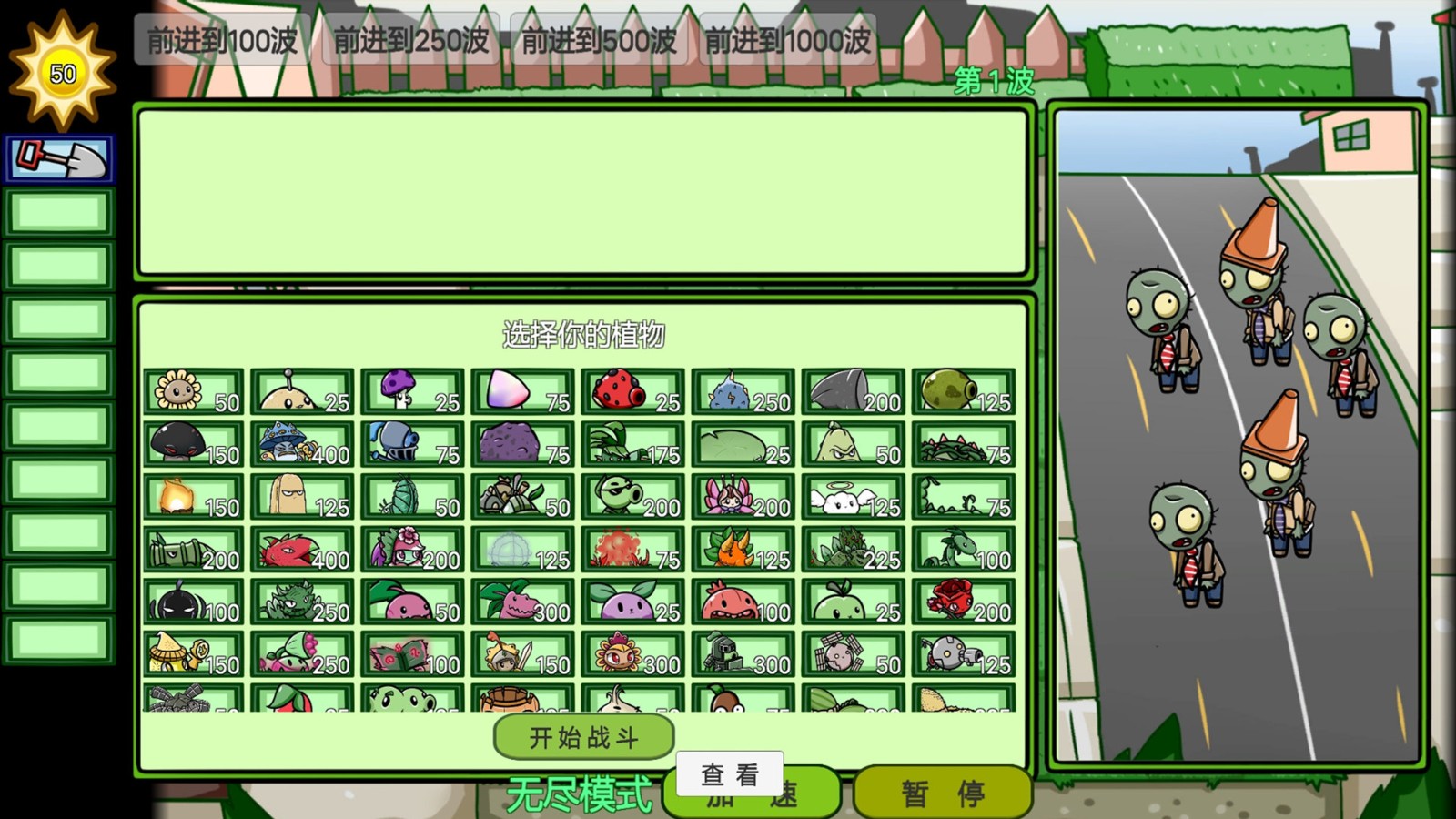Jump to wave 1000 button
The image size is (1456, 819).
[x=787, y=40]
